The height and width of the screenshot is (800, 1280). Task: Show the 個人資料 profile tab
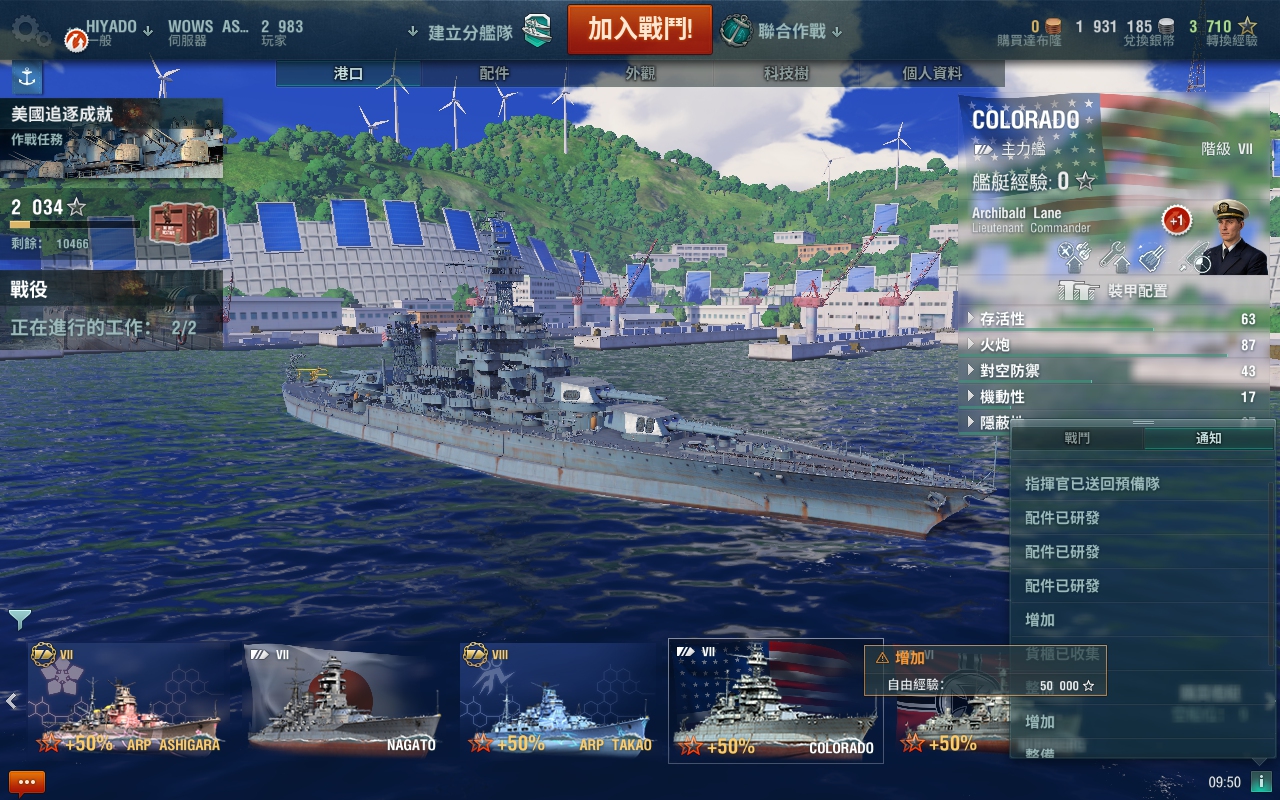pos(932,74)
